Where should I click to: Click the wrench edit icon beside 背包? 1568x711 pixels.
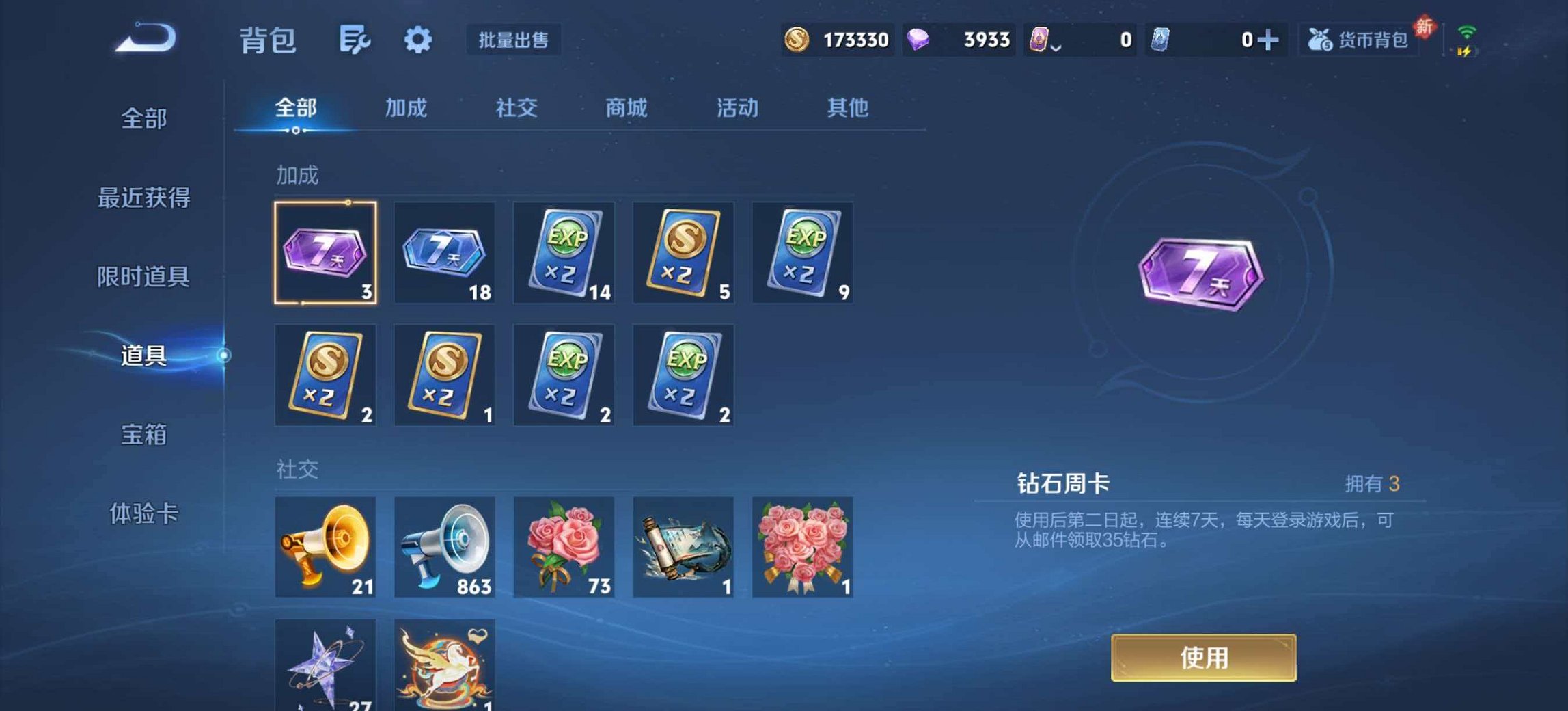[x=355, y=41]
